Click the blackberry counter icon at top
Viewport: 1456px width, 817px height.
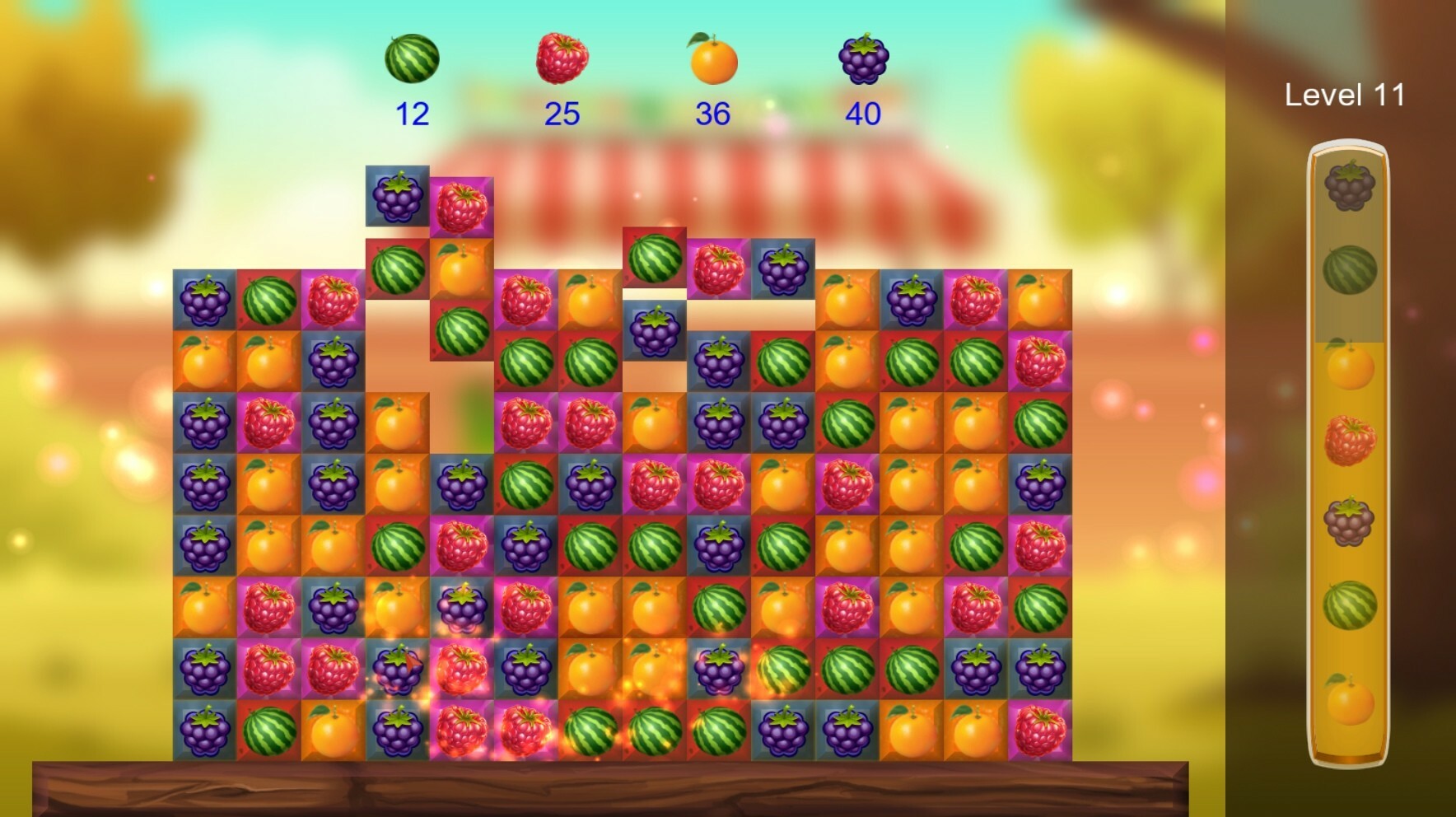coord(863,57)
